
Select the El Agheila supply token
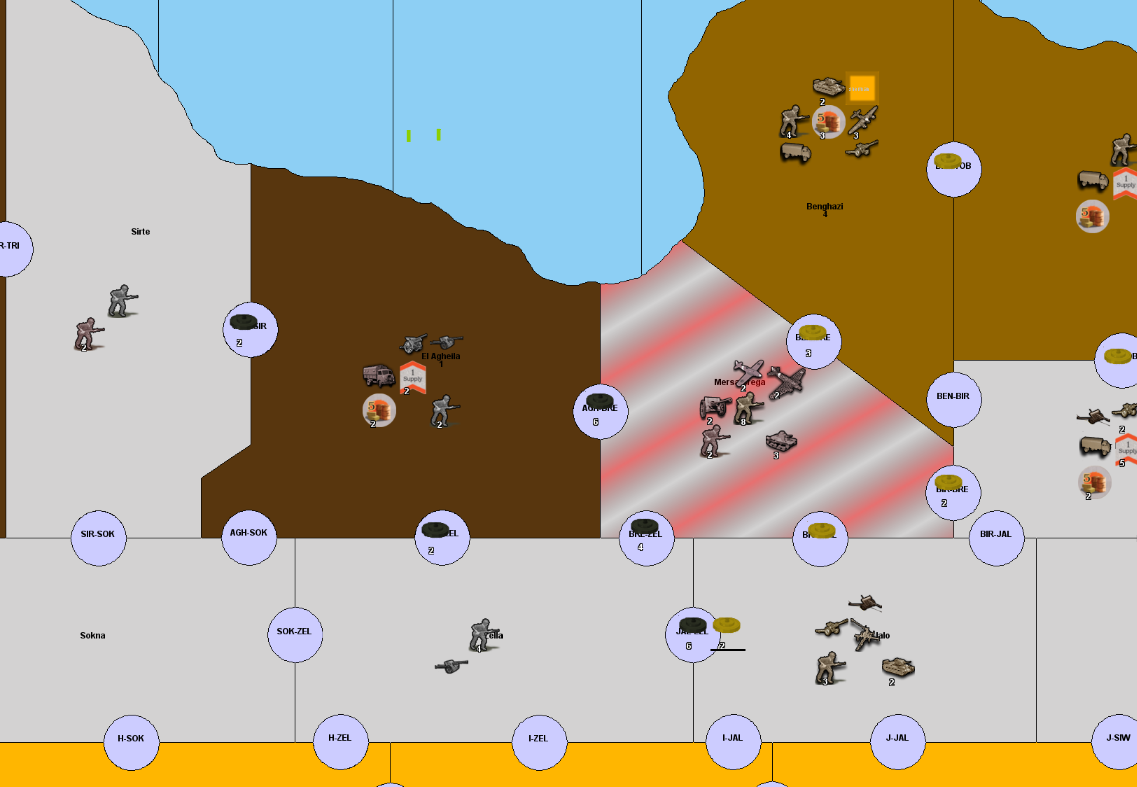pos(413,377)
